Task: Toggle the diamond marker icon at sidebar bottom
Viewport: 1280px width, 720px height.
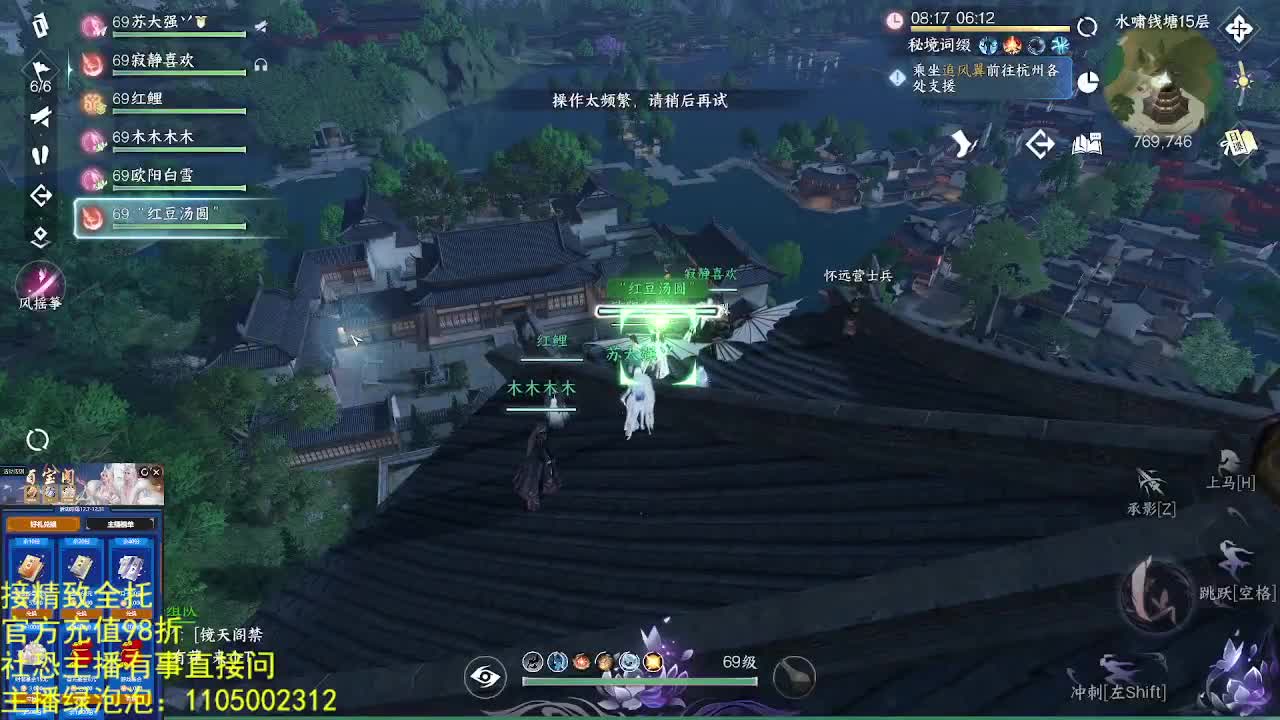Action: point(40,239)
